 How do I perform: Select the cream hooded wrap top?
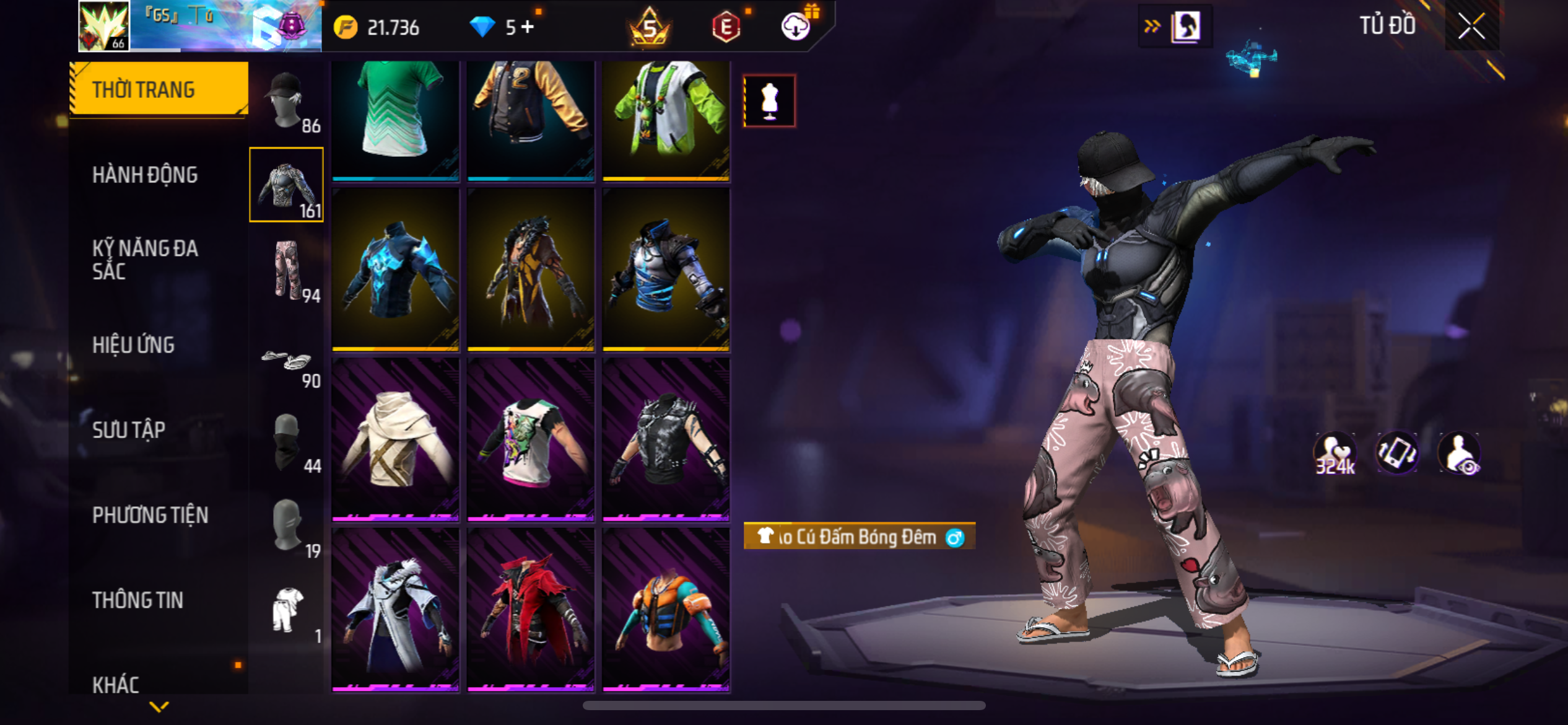coord(395,439)
